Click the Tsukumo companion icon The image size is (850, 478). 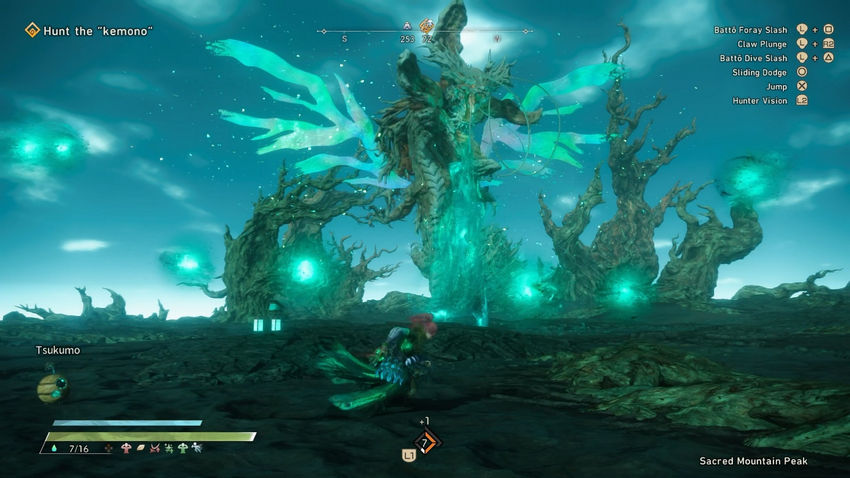pos(50,385)
